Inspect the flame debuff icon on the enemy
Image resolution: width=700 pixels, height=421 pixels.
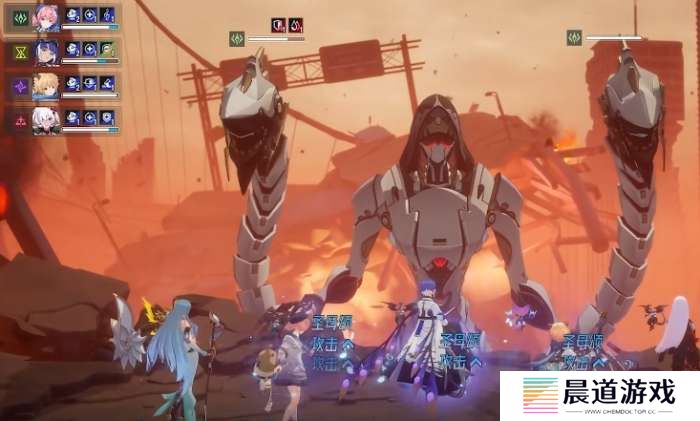[296, 25]
